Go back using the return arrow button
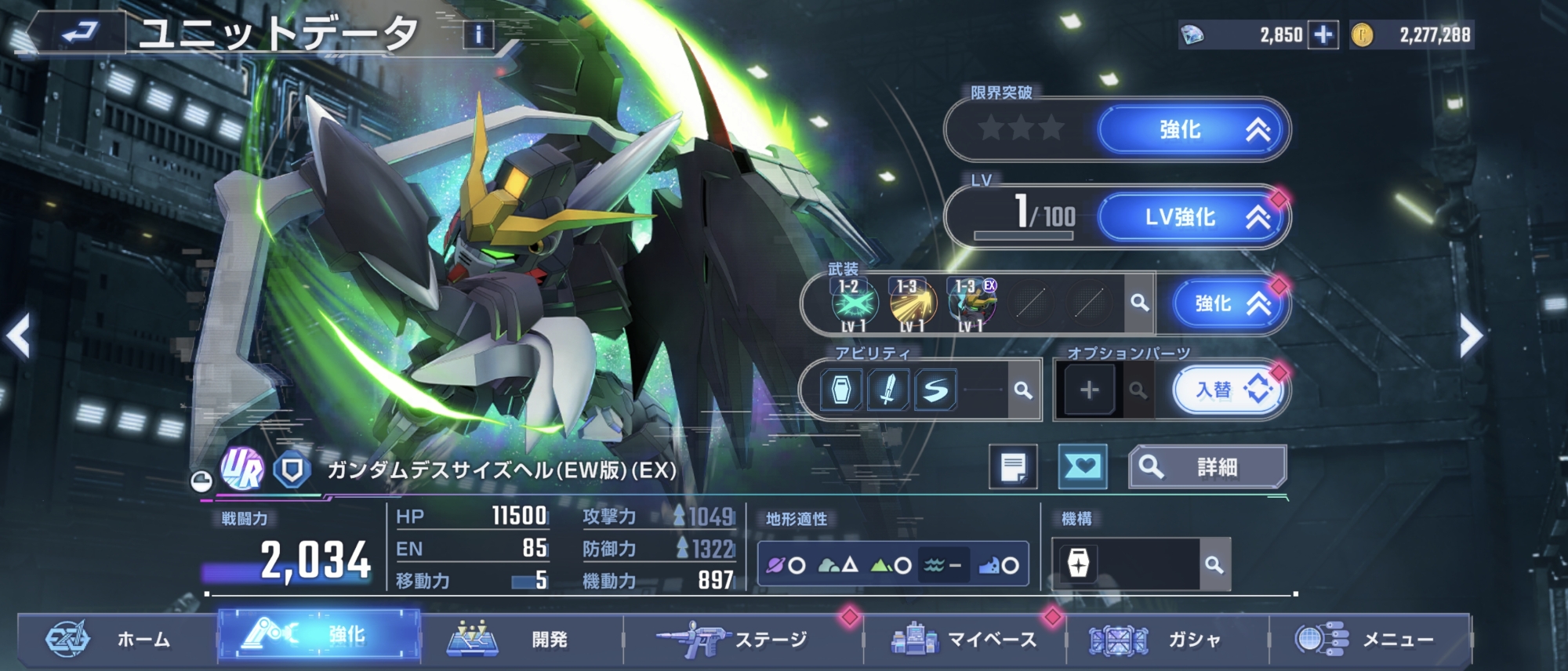Screen dimensions: 1568x671 [x=78, y=33]
